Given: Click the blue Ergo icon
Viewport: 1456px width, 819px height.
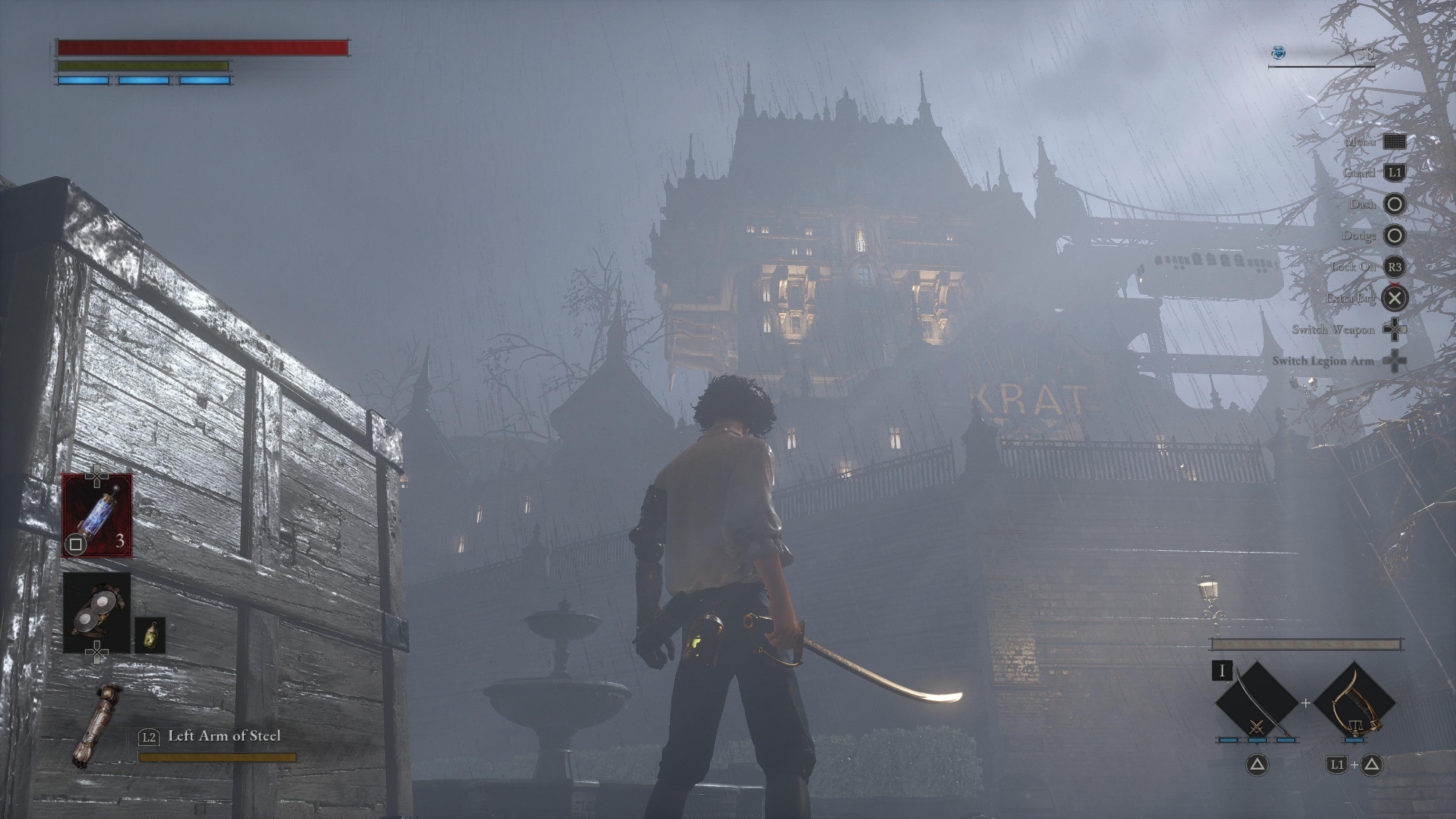Looking at the screenshot, I should (x=1278, y=52).
